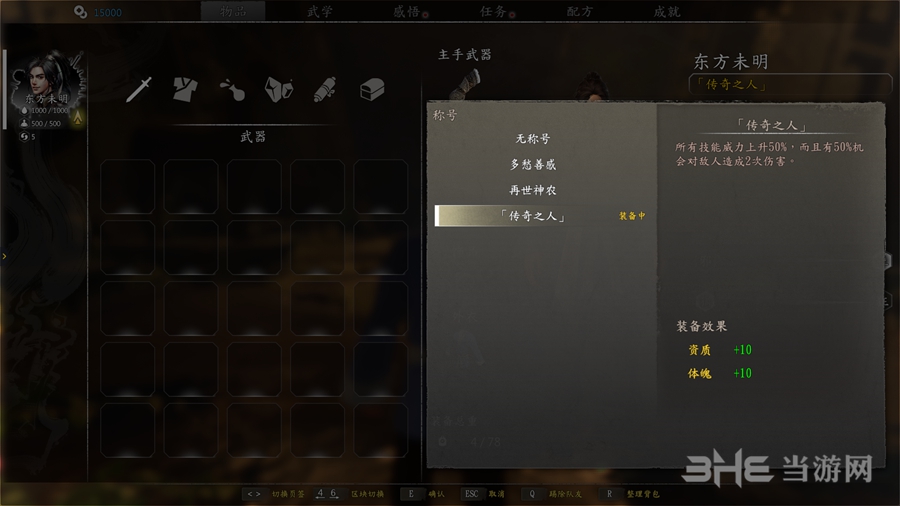This screenshot has width=900, height=506.
Task: Select the 多愁善感 title
Action: pos(532,164)
